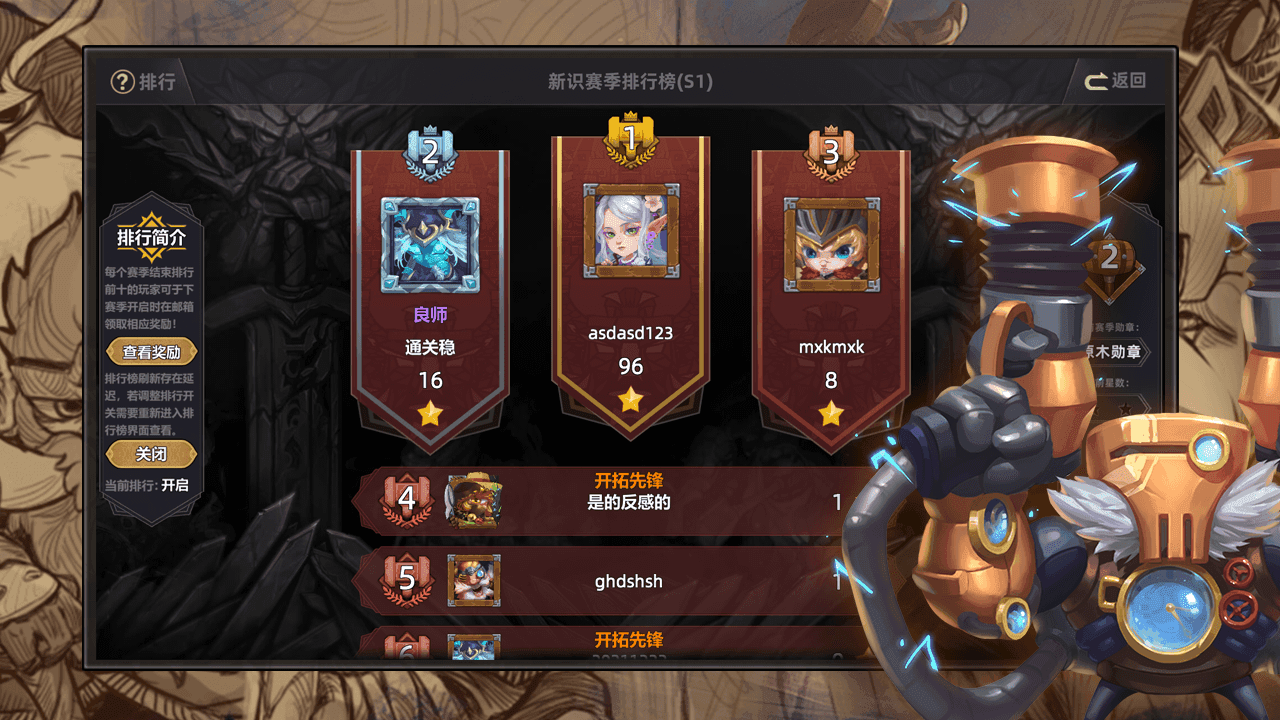
Task: Disable the leaderboard via the 关闭 button
Action: coord(151,453)
